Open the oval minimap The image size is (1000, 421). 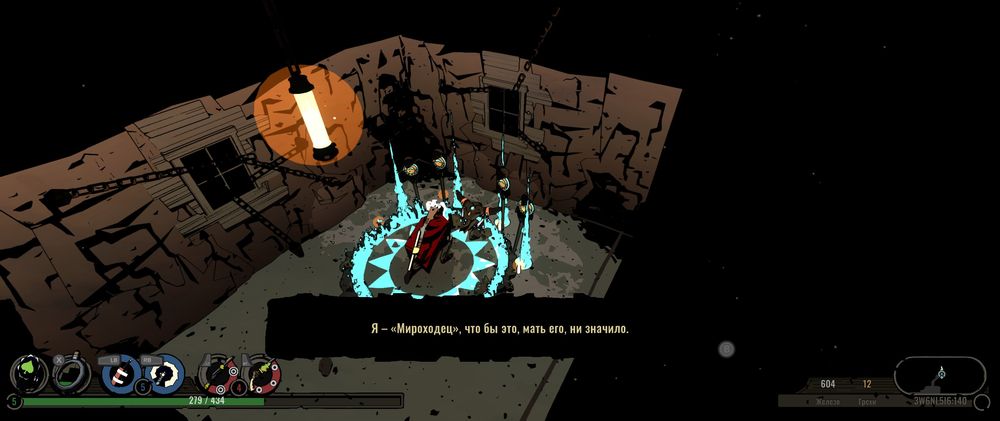click(939, 375)
